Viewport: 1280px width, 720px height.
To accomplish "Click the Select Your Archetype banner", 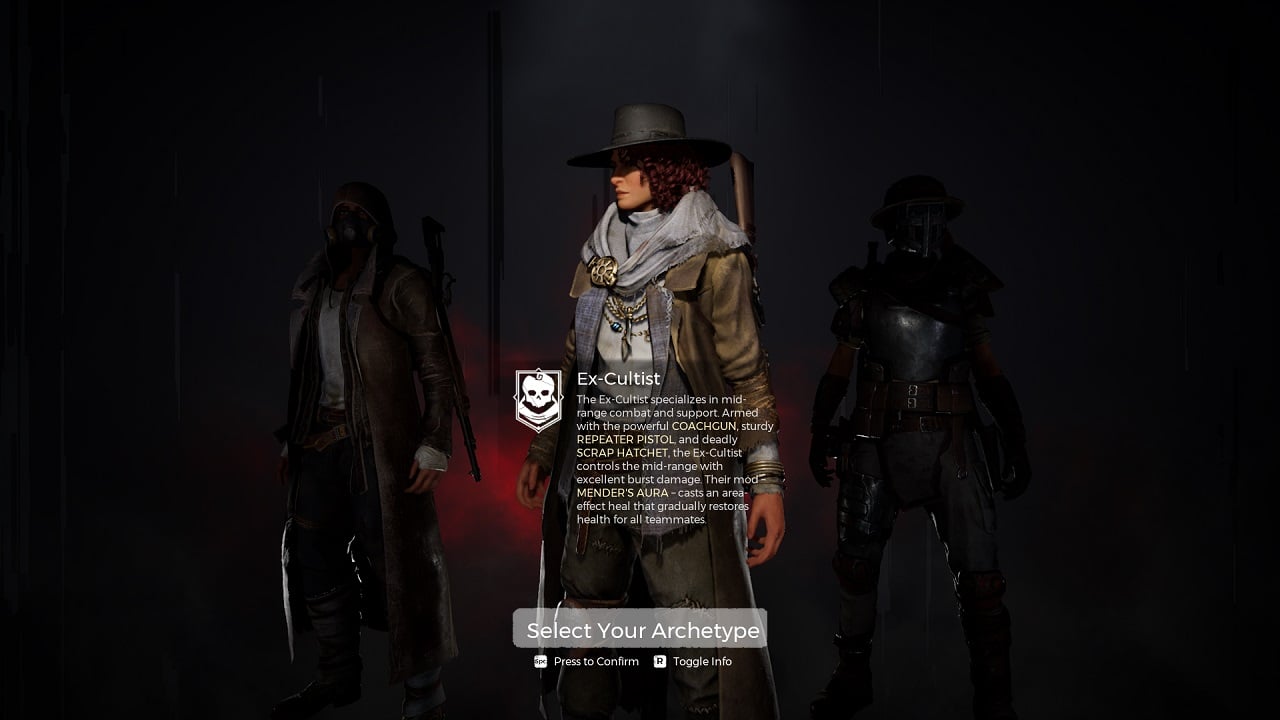I will tap(640, 629).
